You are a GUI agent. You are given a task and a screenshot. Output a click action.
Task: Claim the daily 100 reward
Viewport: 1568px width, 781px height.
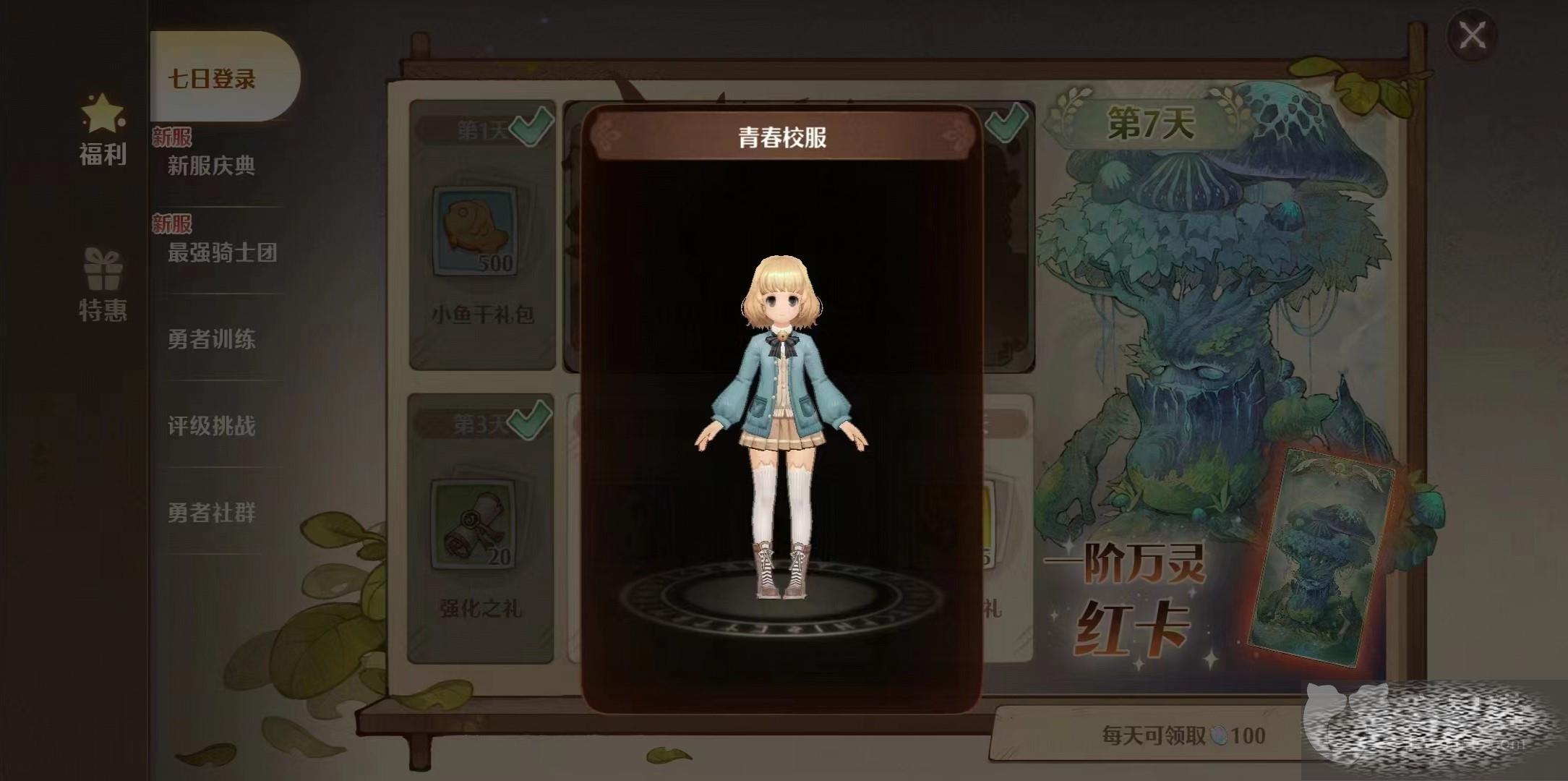[x=1183, y=735]
